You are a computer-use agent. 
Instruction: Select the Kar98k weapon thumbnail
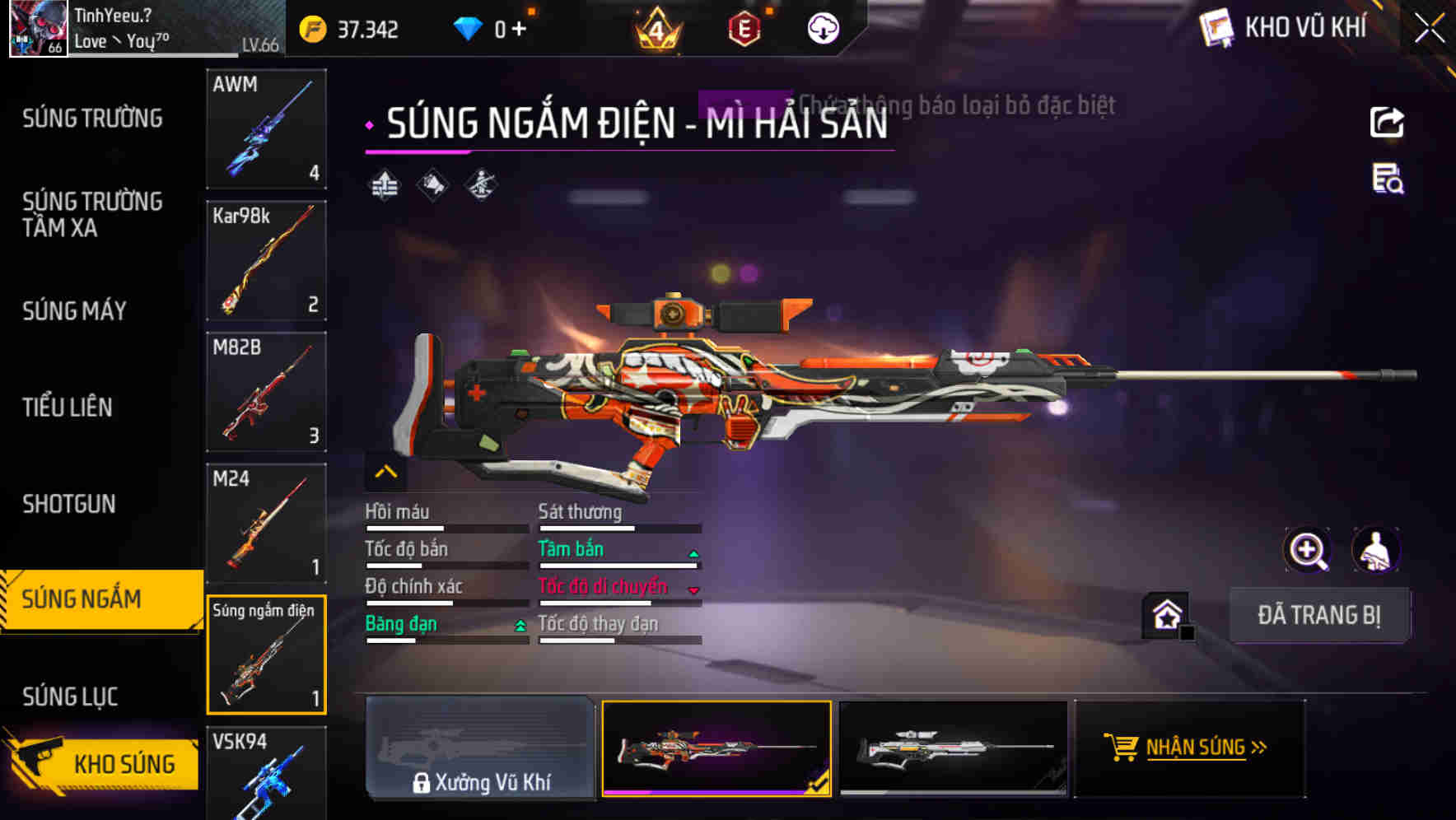click(265, 260)
